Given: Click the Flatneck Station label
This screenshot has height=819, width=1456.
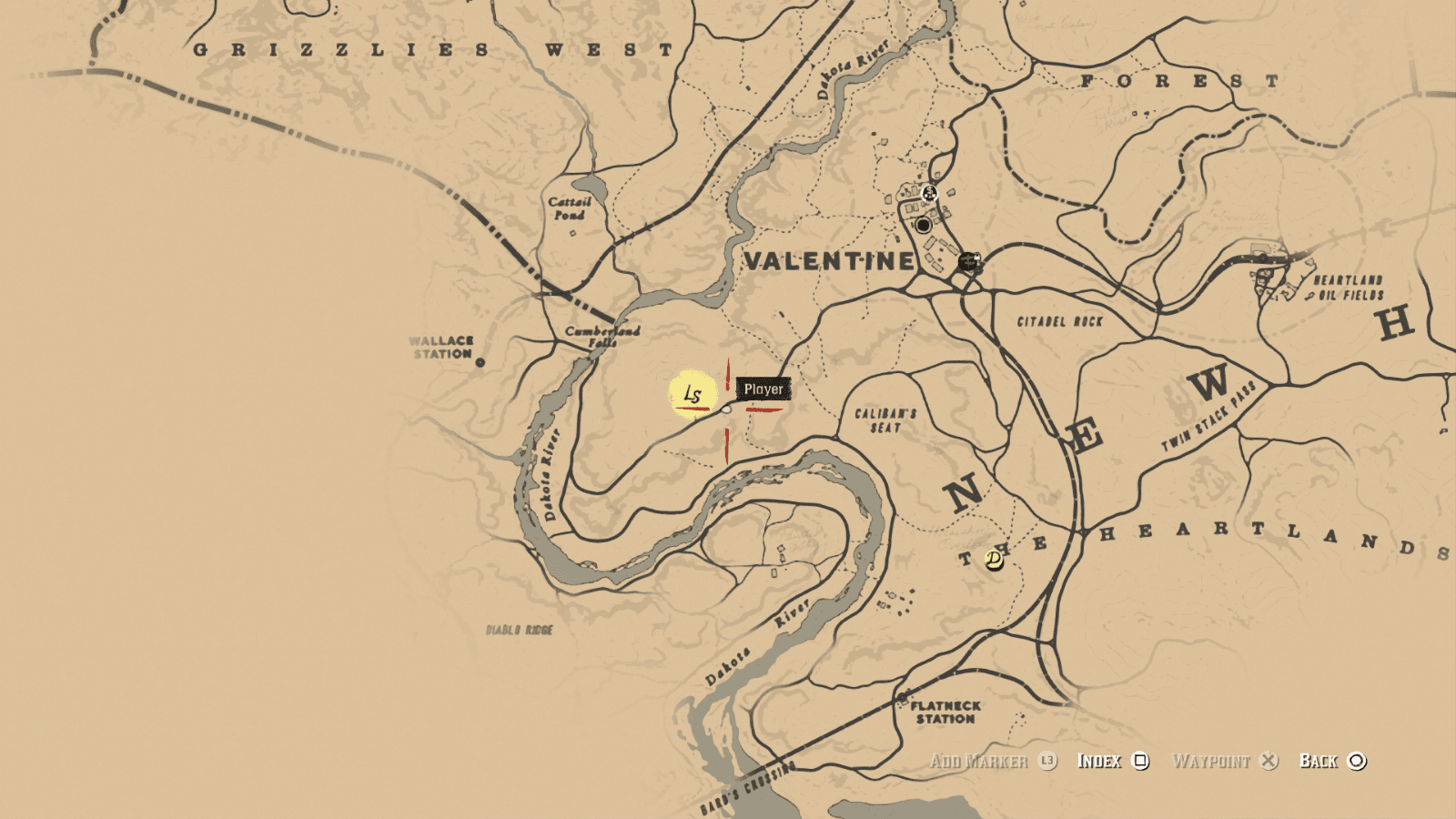Looking at the screenshot, I should [948, 712].
